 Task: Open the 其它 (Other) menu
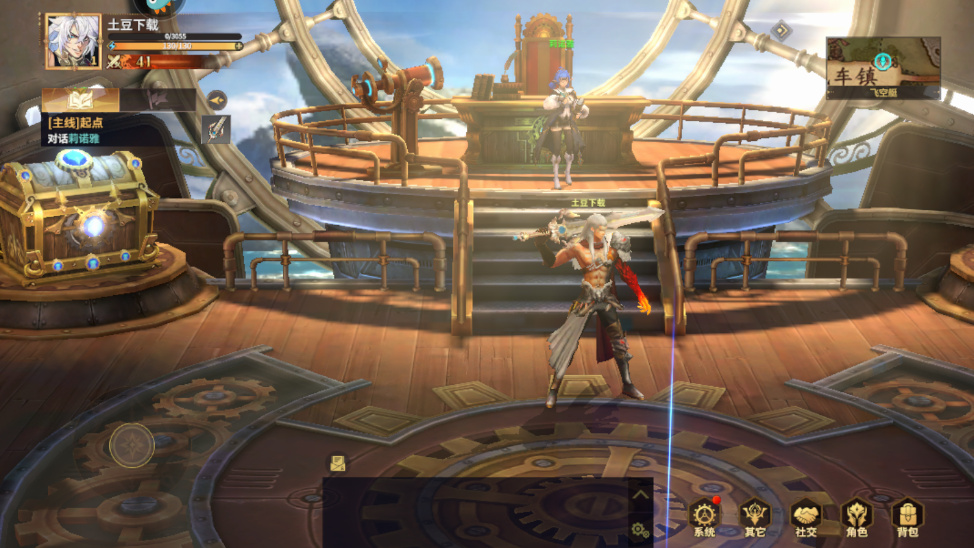(x=755, y=516)
